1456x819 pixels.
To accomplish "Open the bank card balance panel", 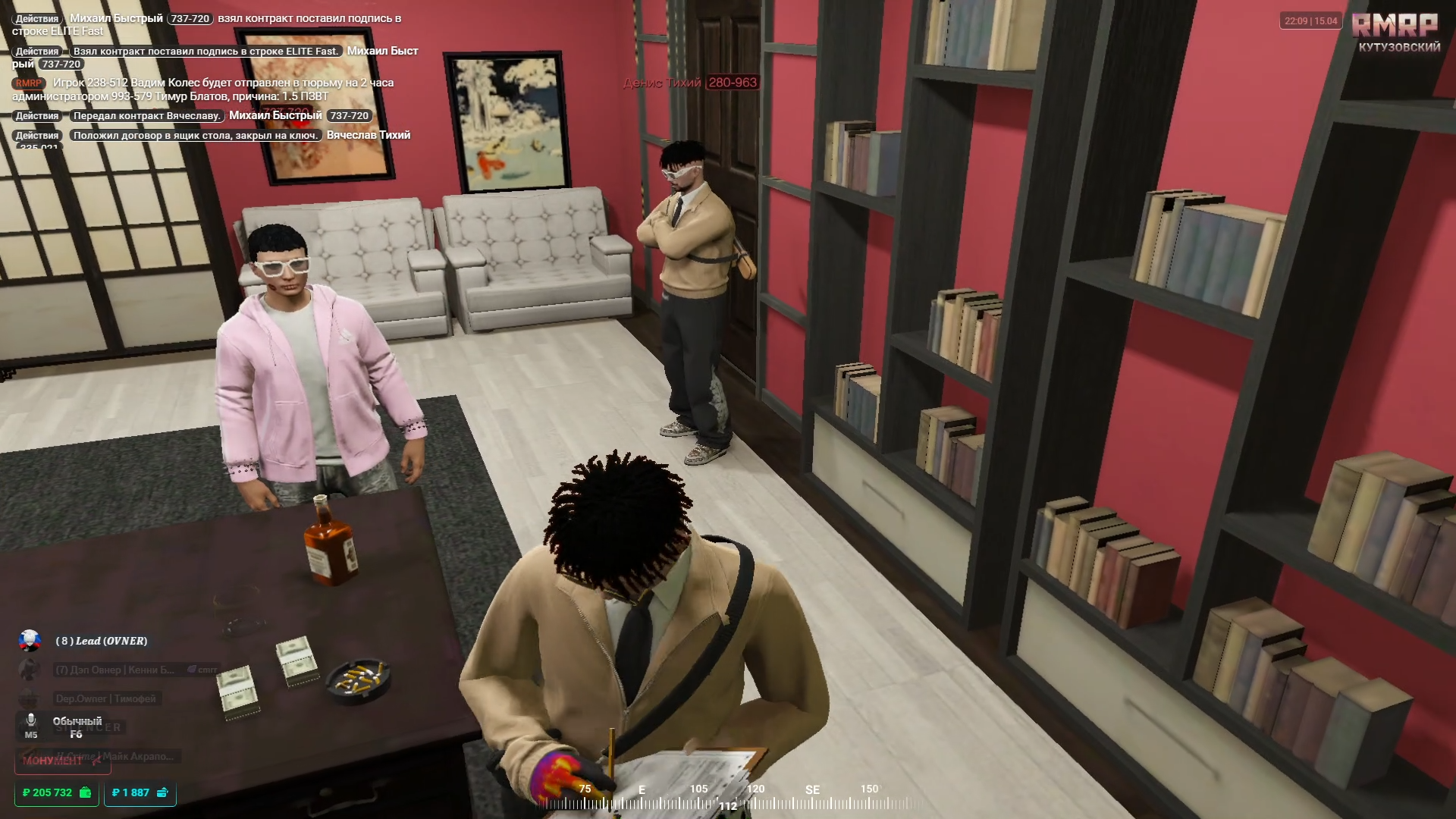I will tap(140, 792).
